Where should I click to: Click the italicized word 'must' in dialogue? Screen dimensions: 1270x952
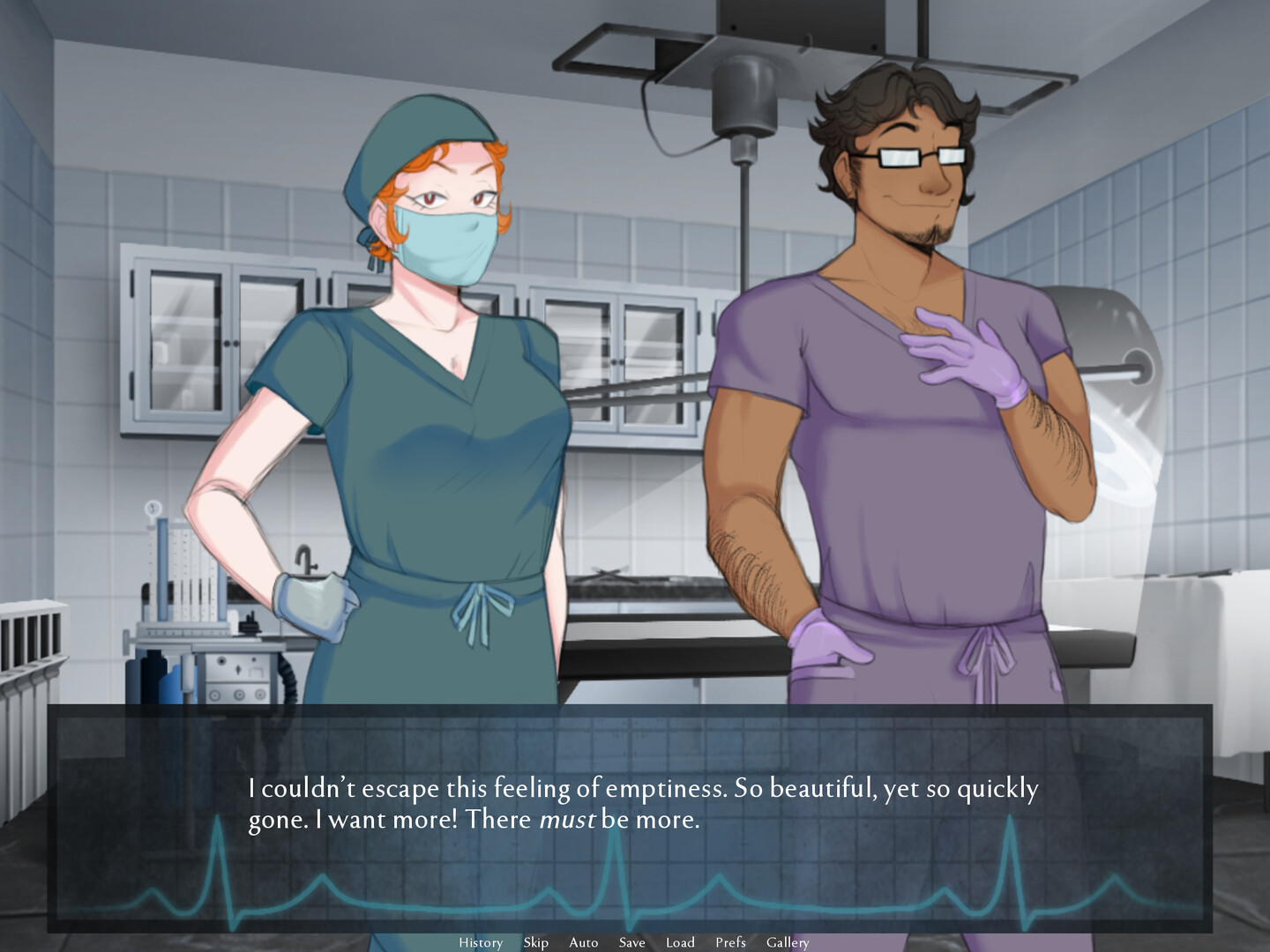click(570, 822)
